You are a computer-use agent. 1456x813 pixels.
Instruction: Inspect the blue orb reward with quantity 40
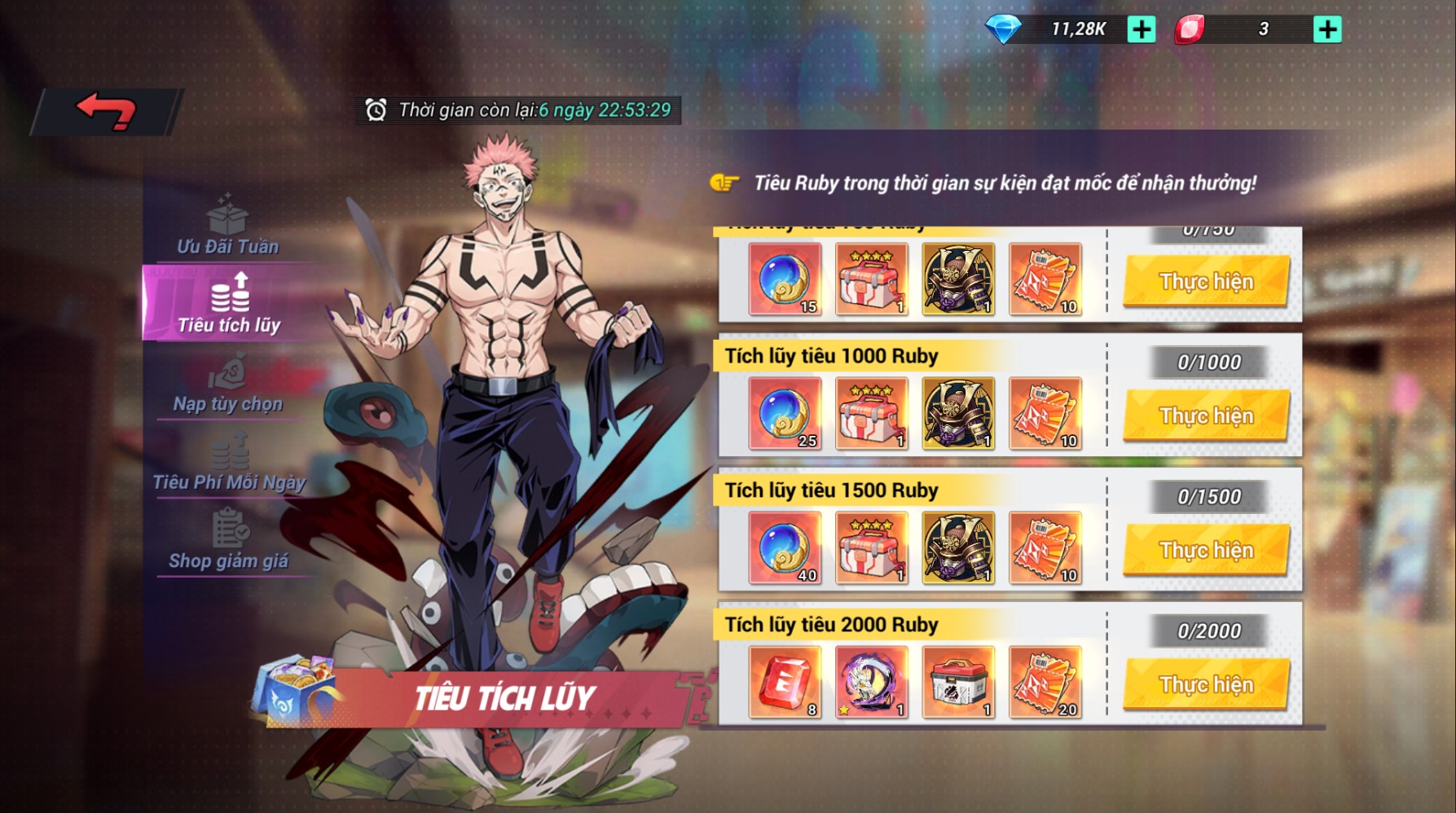[785, 547]
